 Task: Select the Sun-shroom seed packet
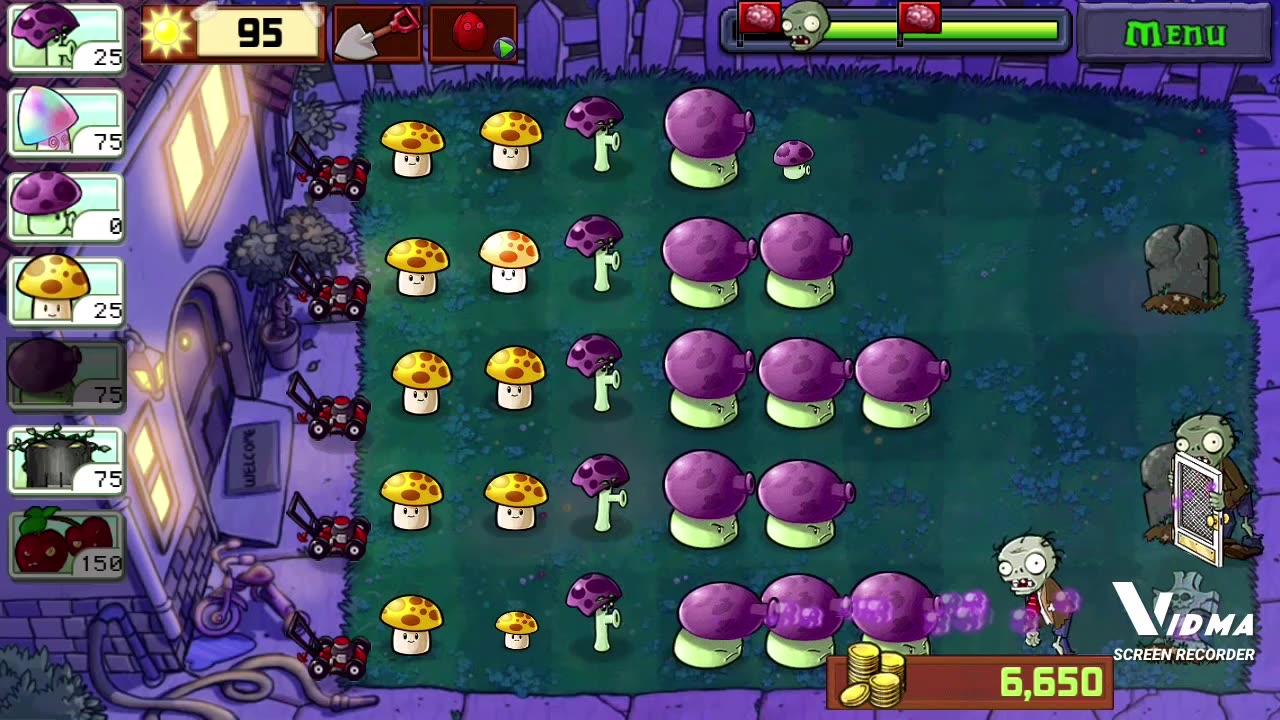[x=65, y=289]
